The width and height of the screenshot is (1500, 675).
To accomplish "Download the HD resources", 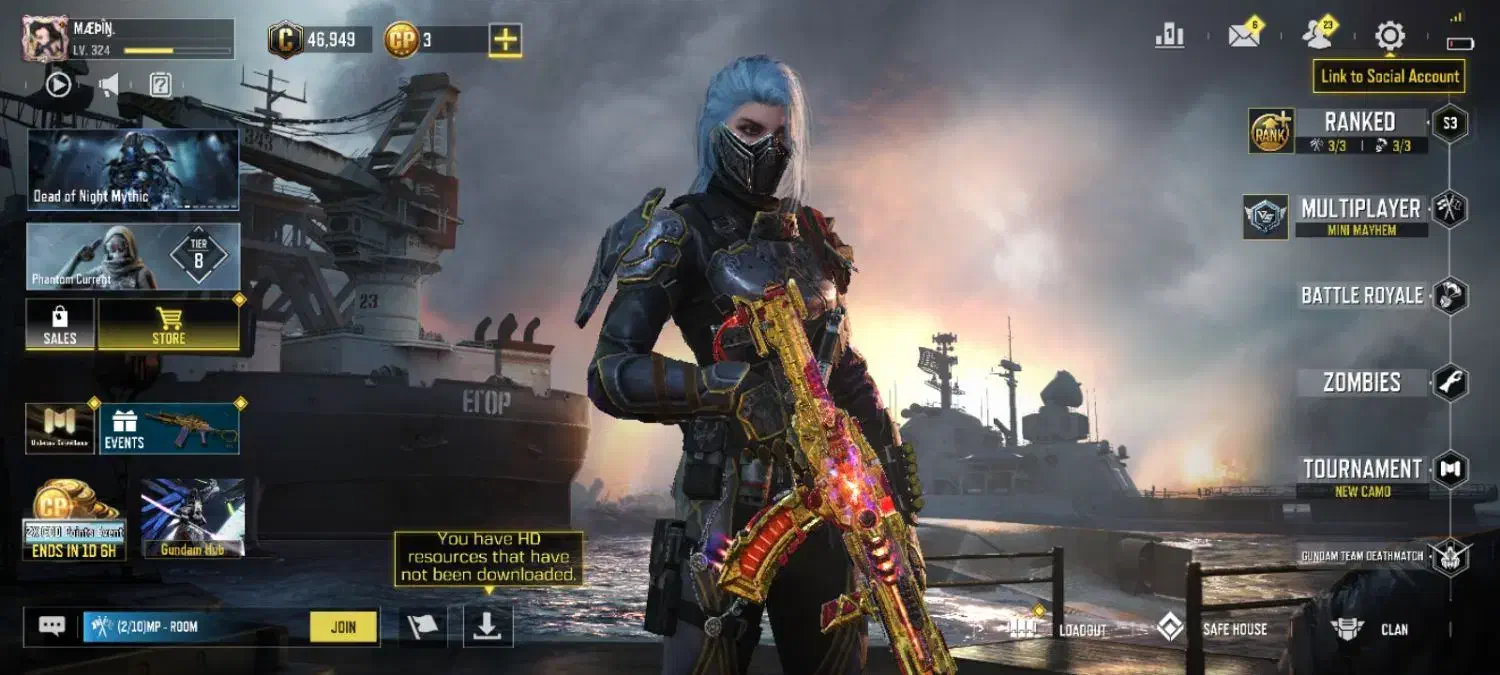I will (487, 626).
